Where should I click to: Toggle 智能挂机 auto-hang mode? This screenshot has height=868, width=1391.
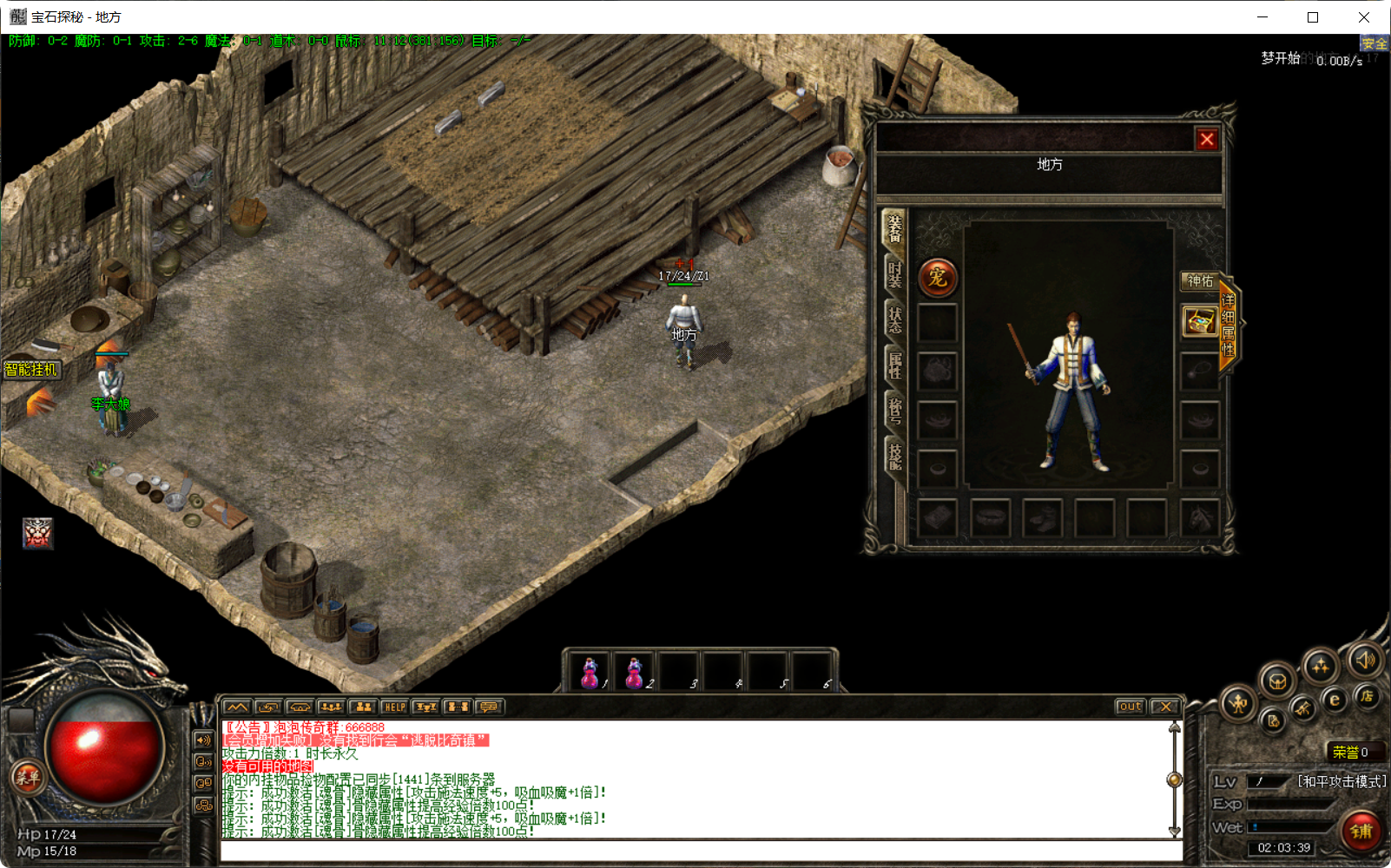tap(32, 369)
